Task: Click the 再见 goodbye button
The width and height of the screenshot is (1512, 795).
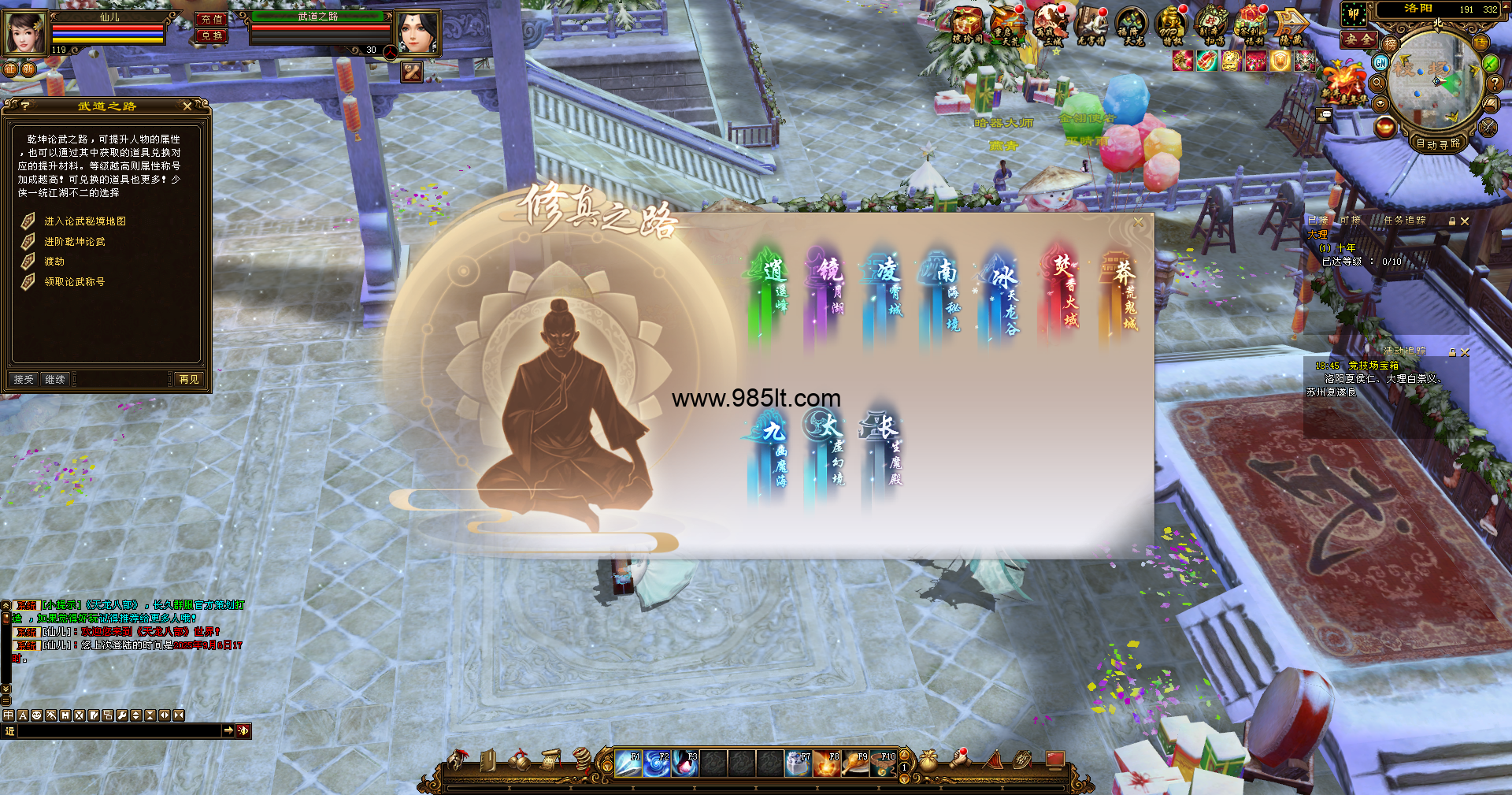Action: pos(189,380)
